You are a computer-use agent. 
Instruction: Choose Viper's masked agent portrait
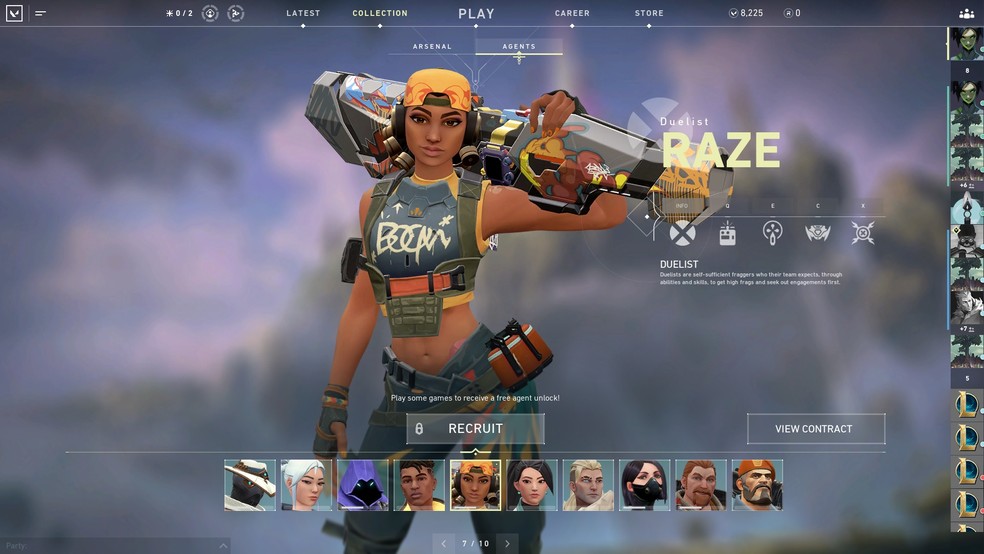[x=645, y=485]
